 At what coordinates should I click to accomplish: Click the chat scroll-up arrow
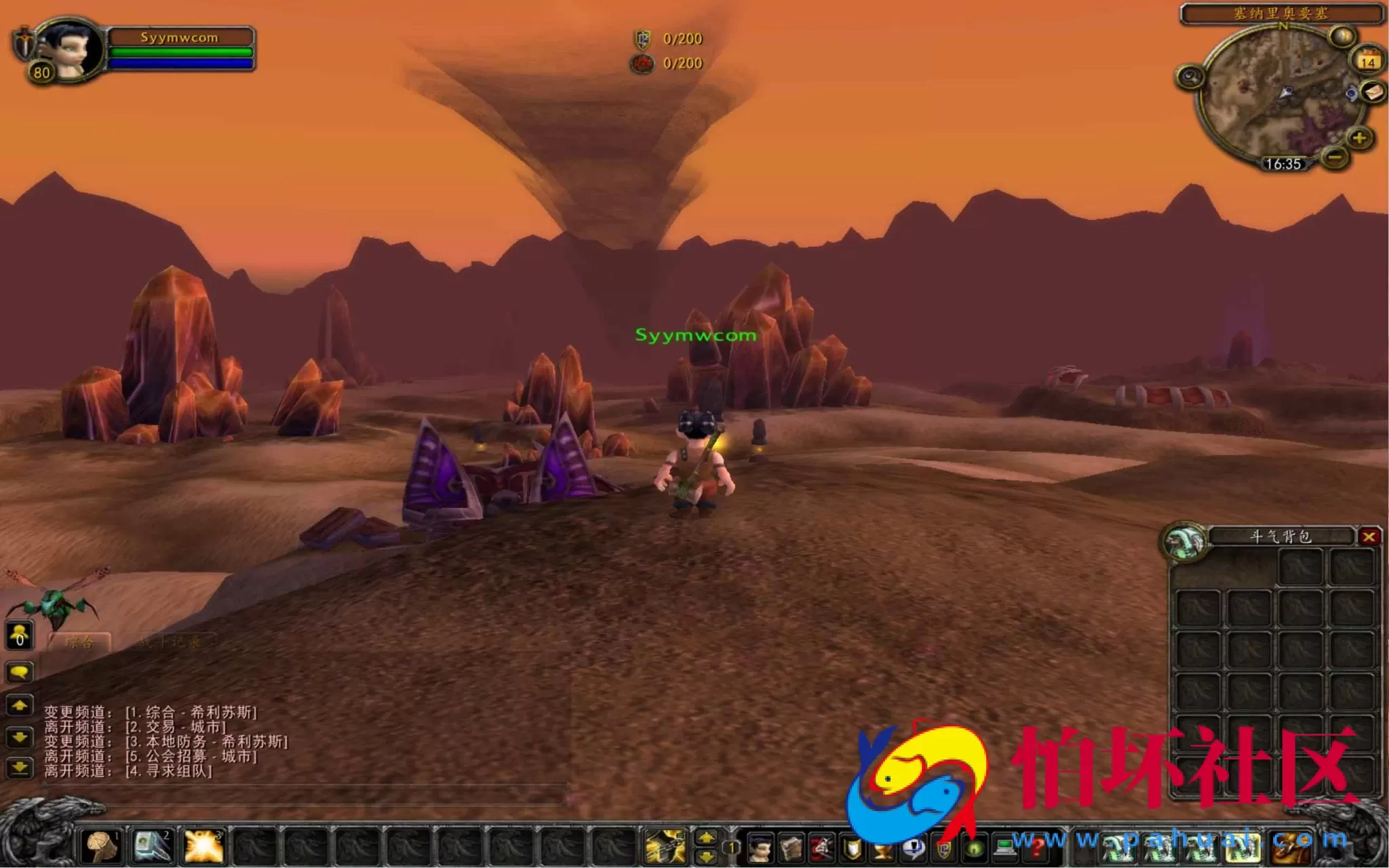[18, 704]
